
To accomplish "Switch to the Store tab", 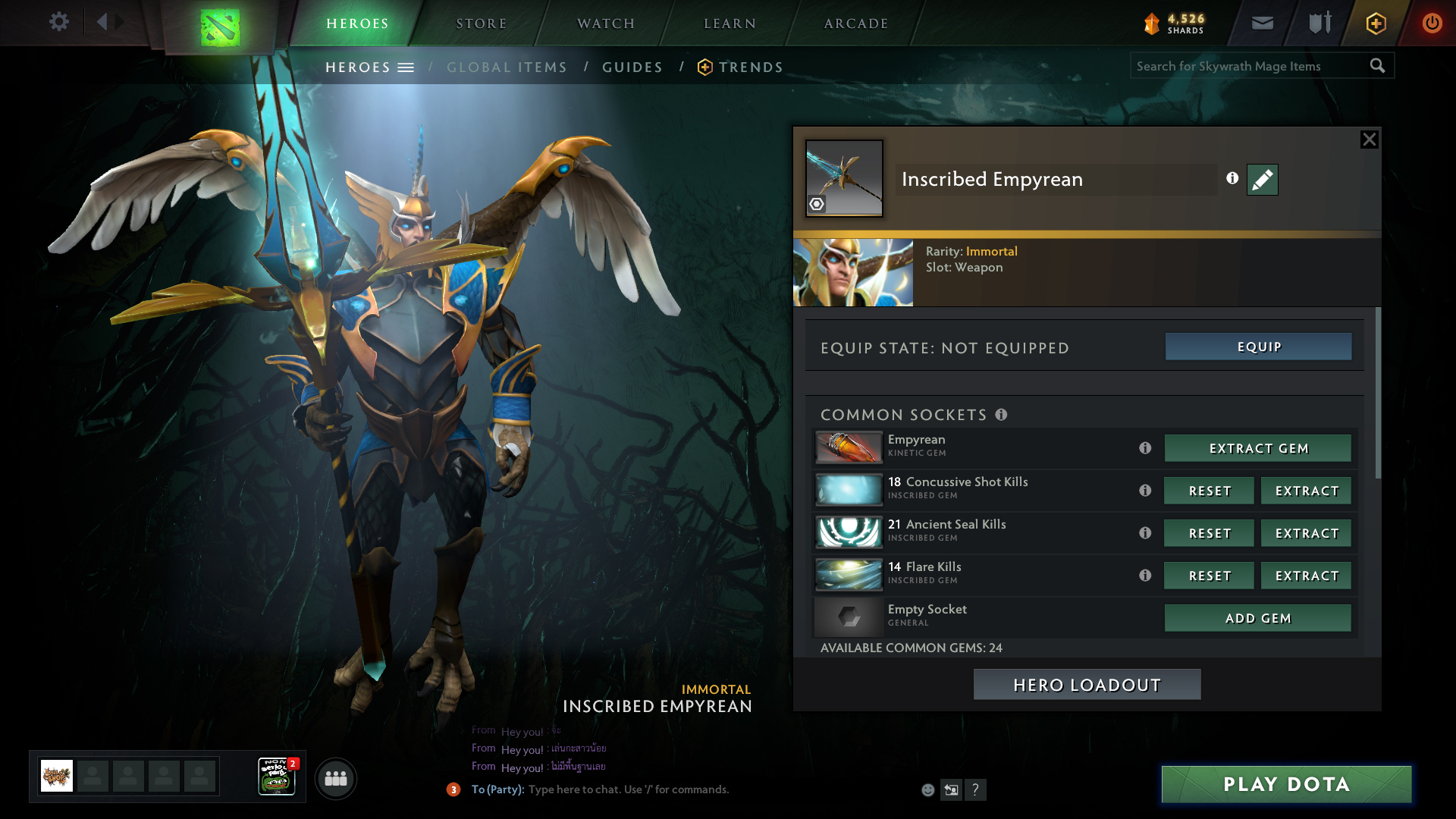I will click(482, 24).
